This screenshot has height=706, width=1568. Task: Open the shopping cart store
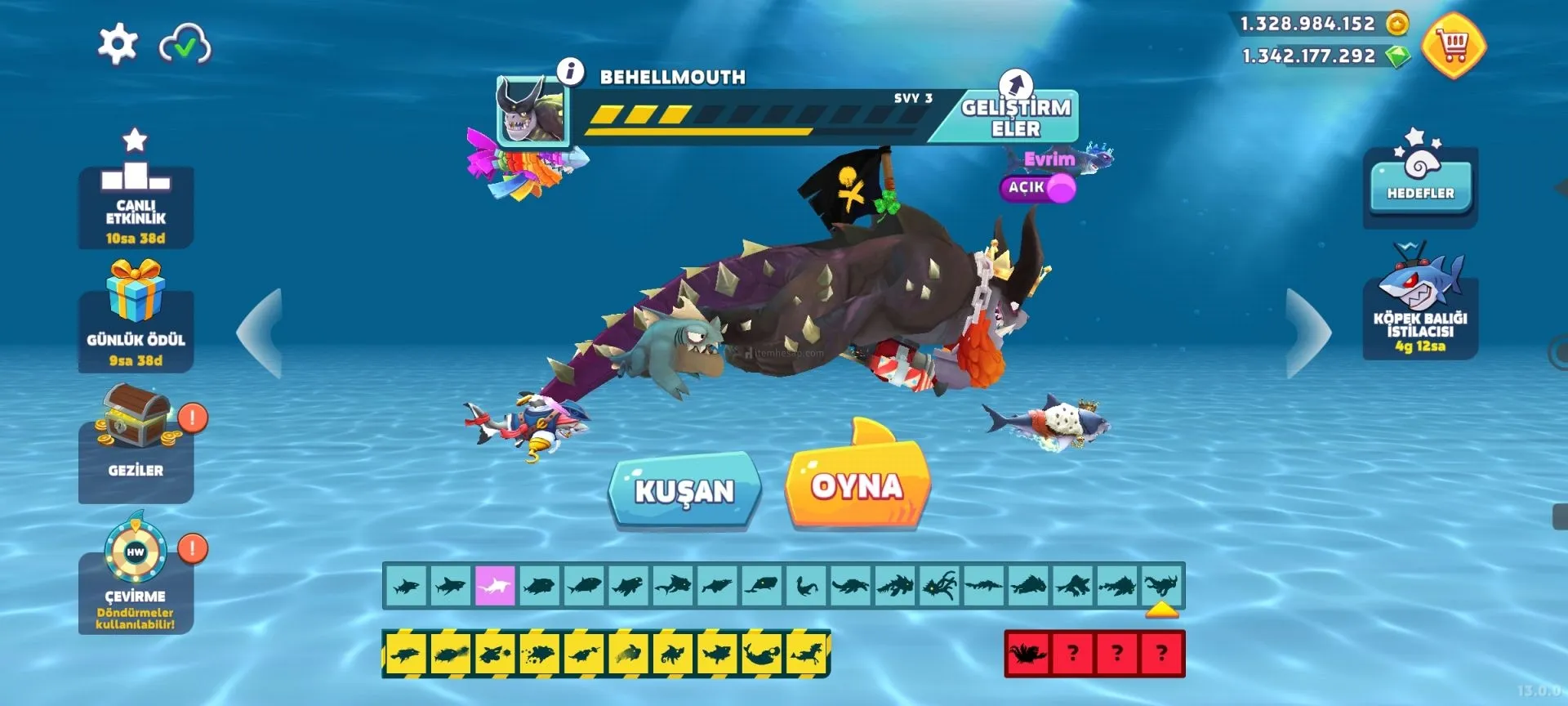point(1454,46)
